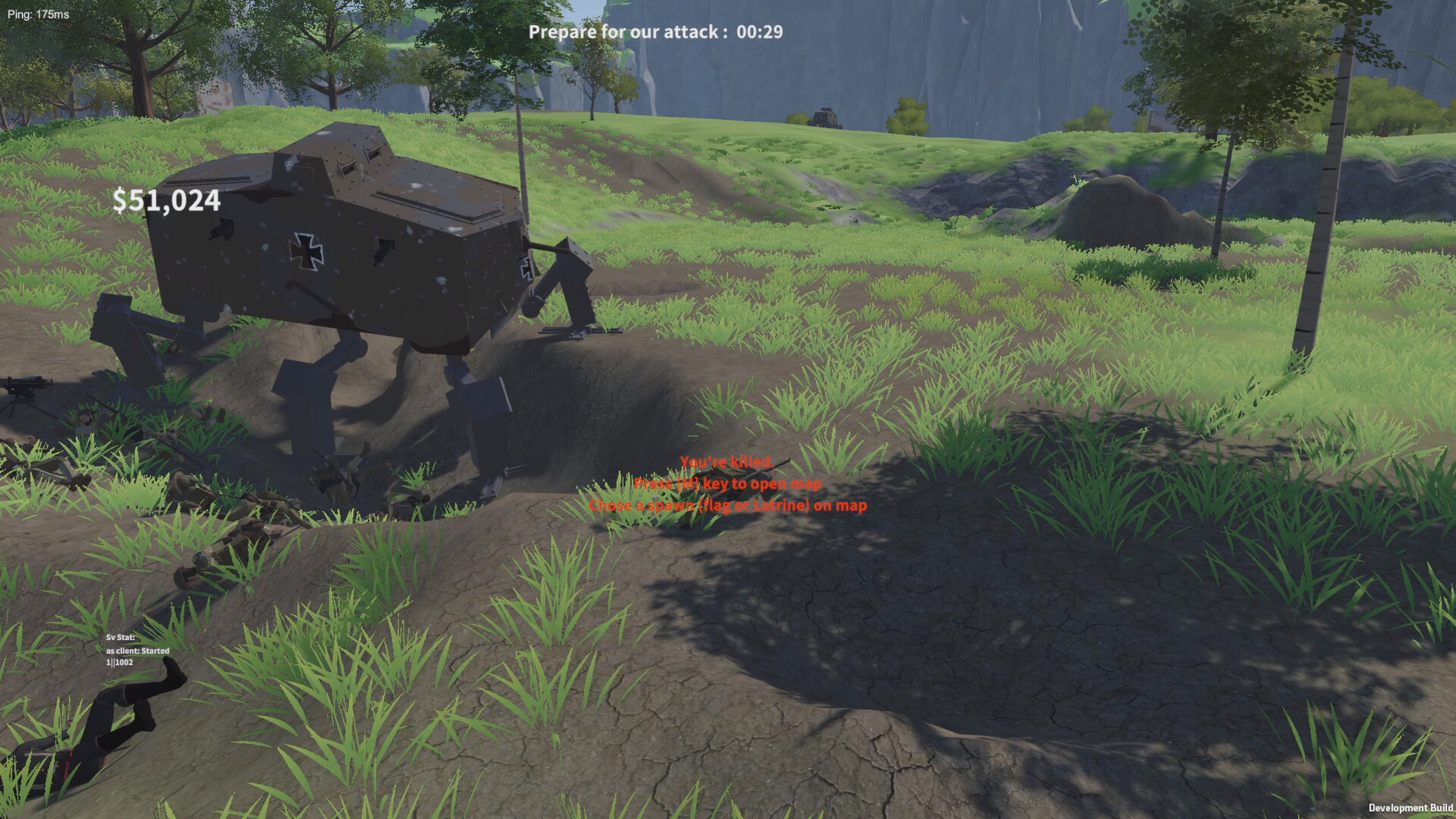1456x819 pixels.
Task: Select the distant tank near the cliffs
Action: (823, 115)
